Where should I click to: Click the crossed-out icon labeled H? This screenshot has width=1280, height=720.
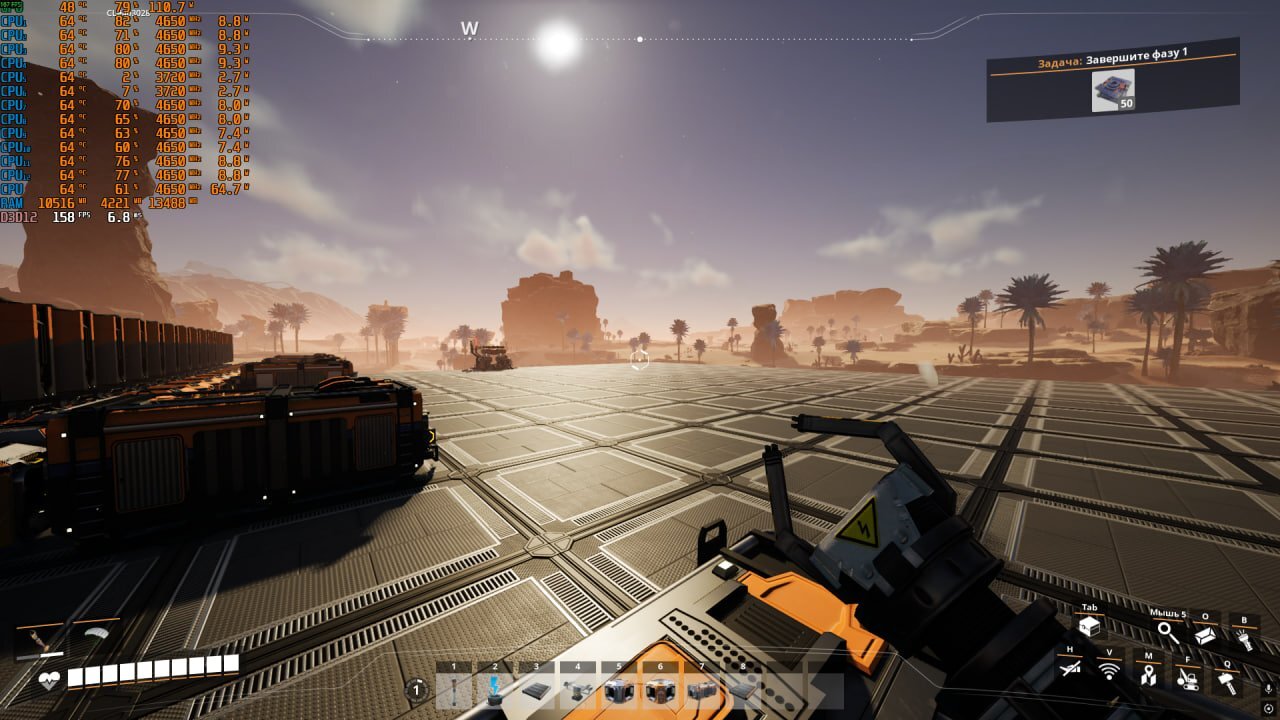[x=1069, y=670]
